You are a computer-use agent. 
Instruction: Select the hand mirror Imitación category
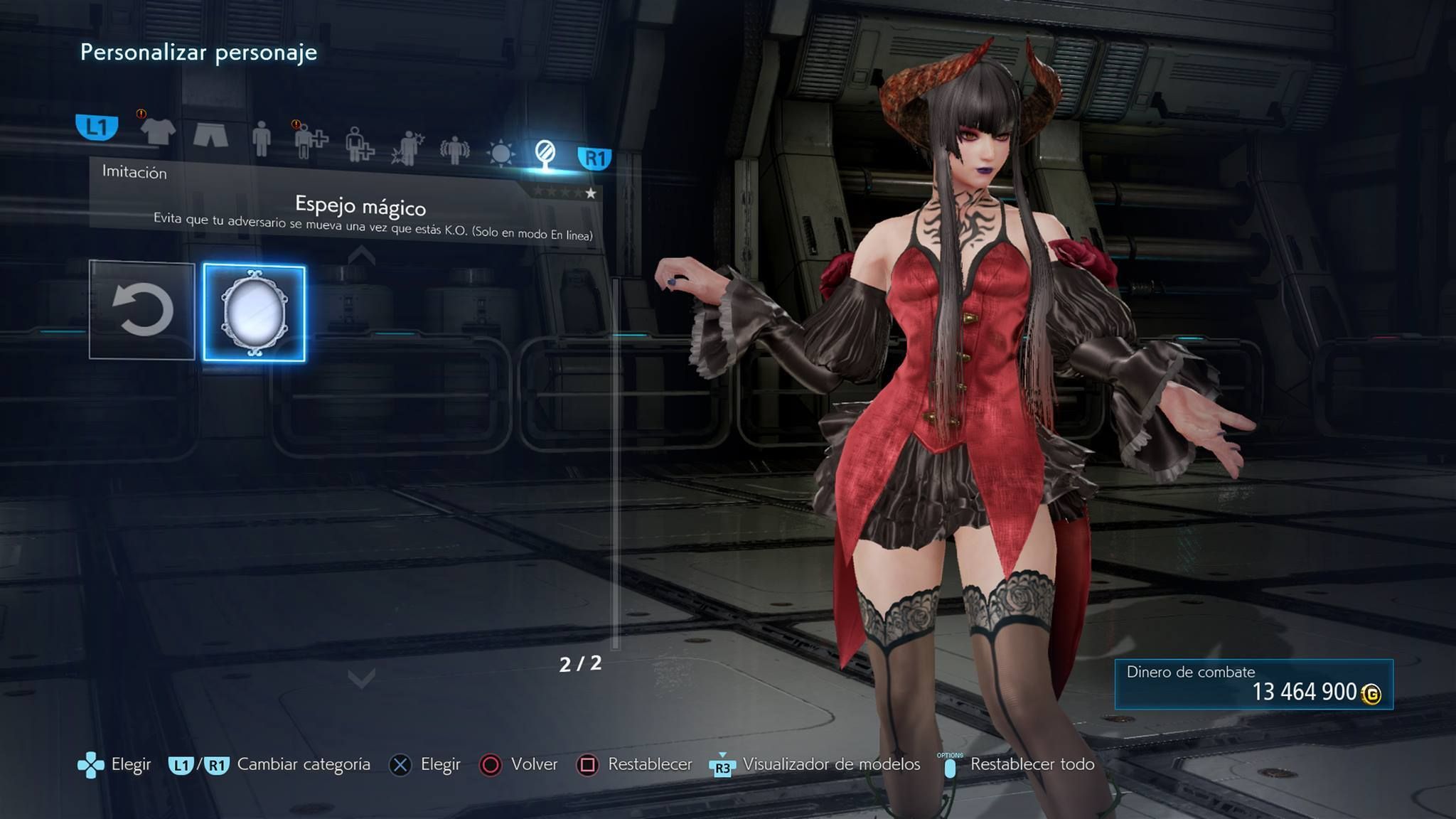(545, 154)
